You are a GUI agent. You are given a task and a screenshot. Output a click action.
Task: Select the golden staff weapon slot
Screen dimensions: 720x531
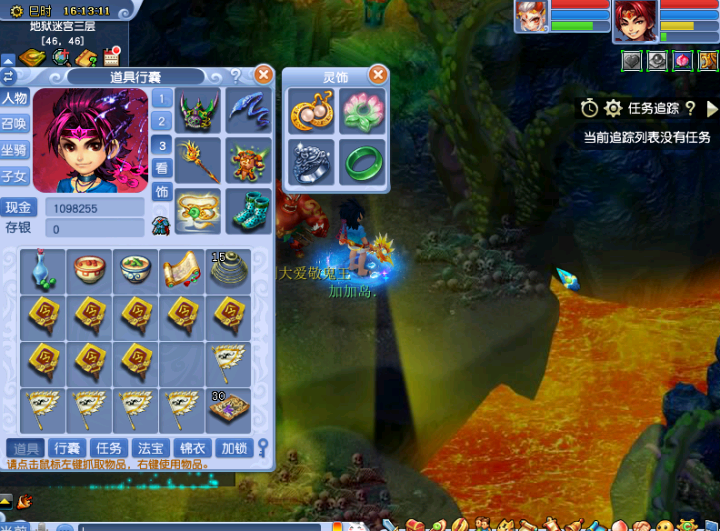tap(198, 159)
